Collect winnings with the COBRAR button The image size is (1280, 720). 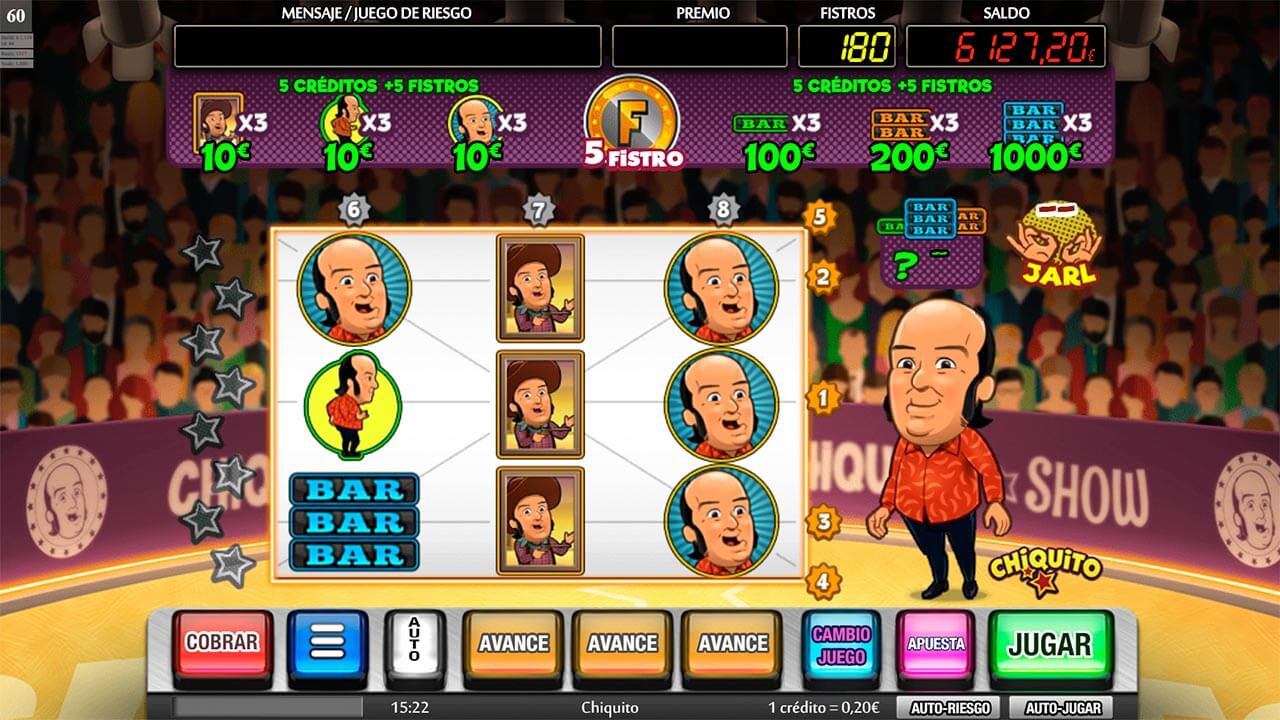[x=222, y=643]
